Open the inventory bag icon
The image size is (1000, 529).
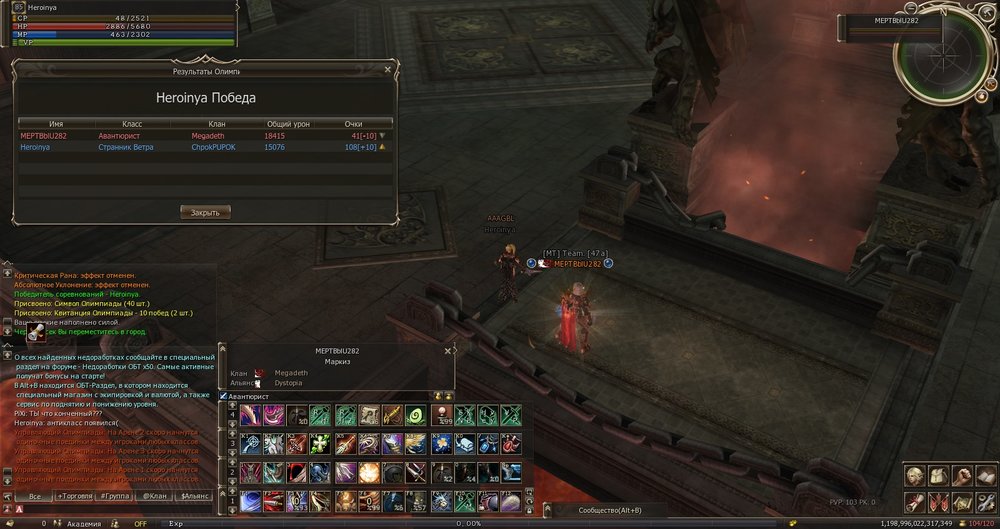coord(938,477)
